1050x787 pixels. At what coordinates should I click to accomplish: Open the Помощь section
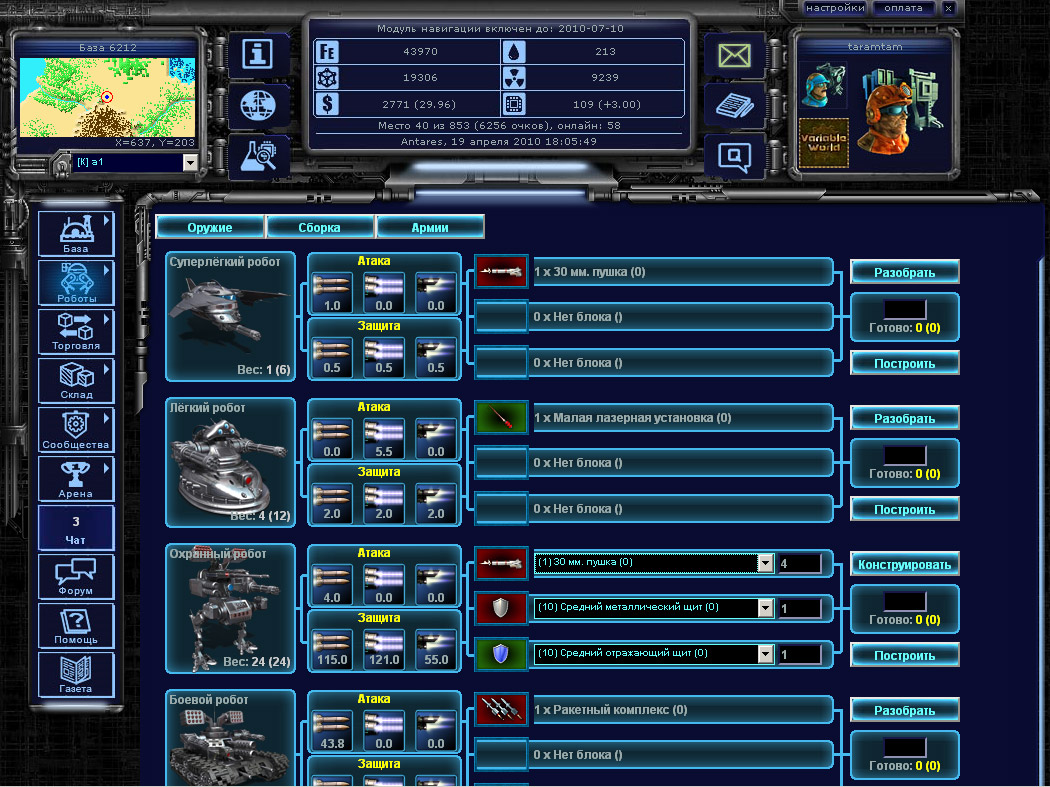pos(76,626)
